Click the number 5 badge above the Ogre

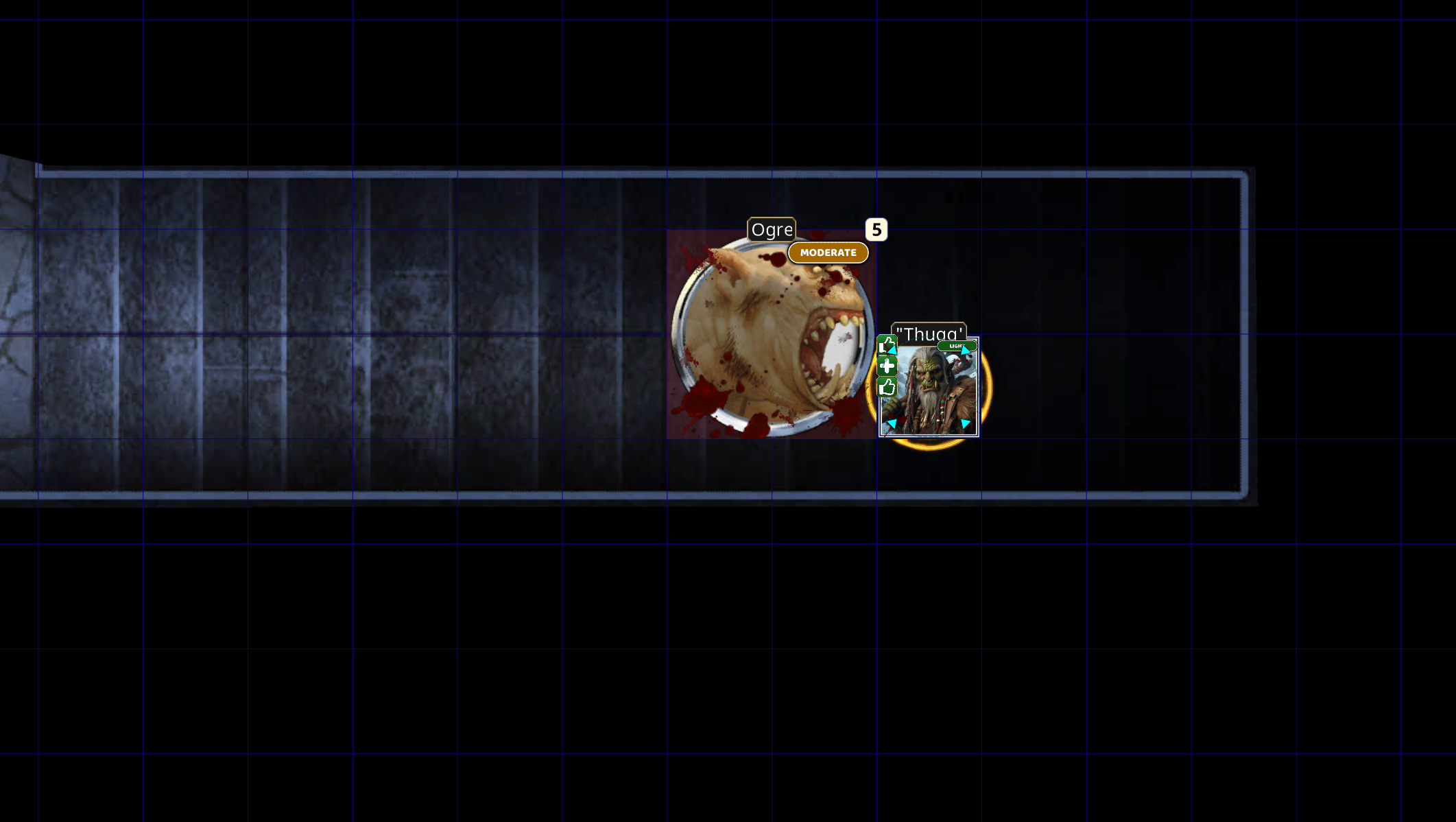[875, 231]
